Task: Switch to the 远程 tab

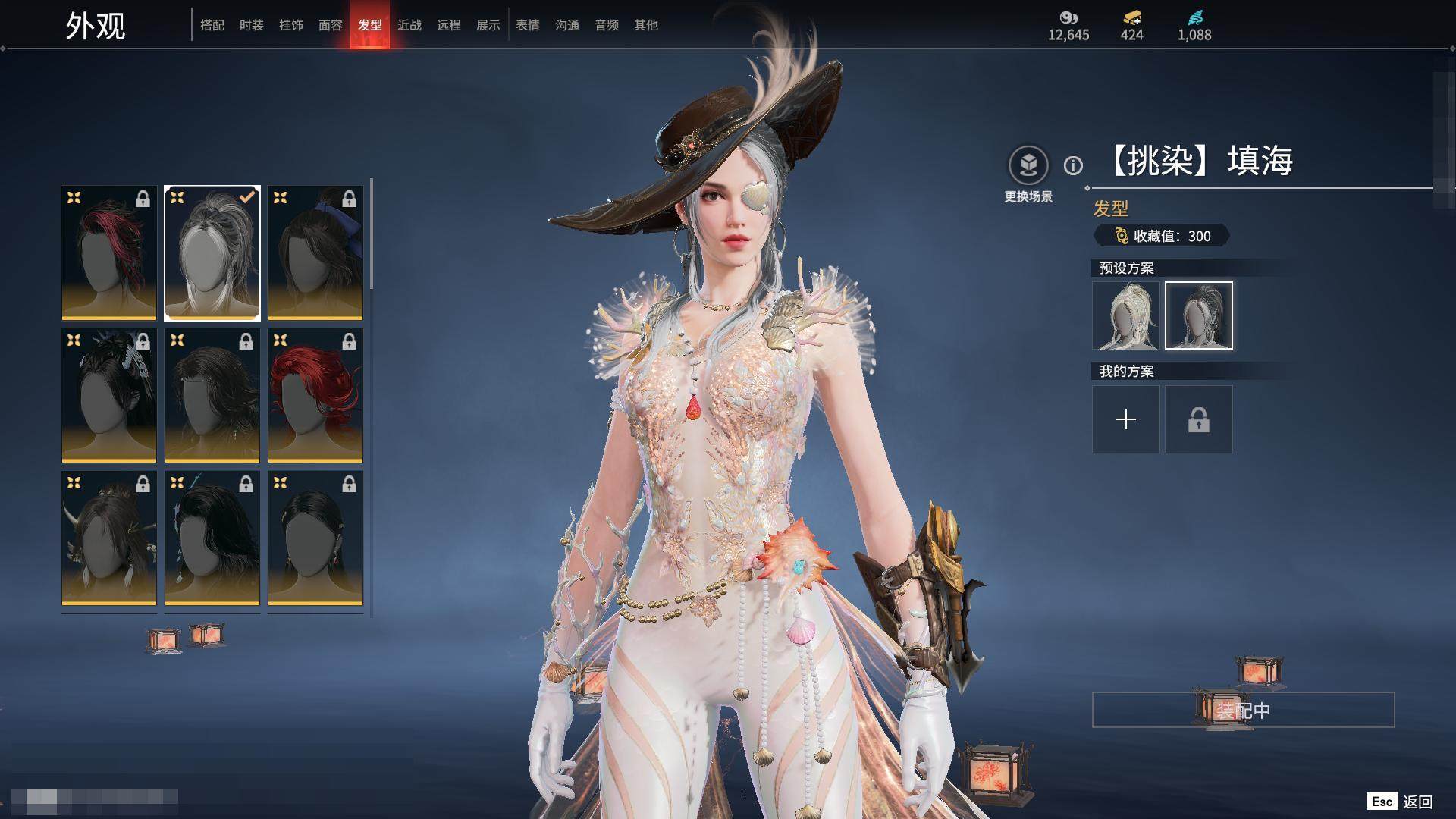Action: click(x=449, y=25)
